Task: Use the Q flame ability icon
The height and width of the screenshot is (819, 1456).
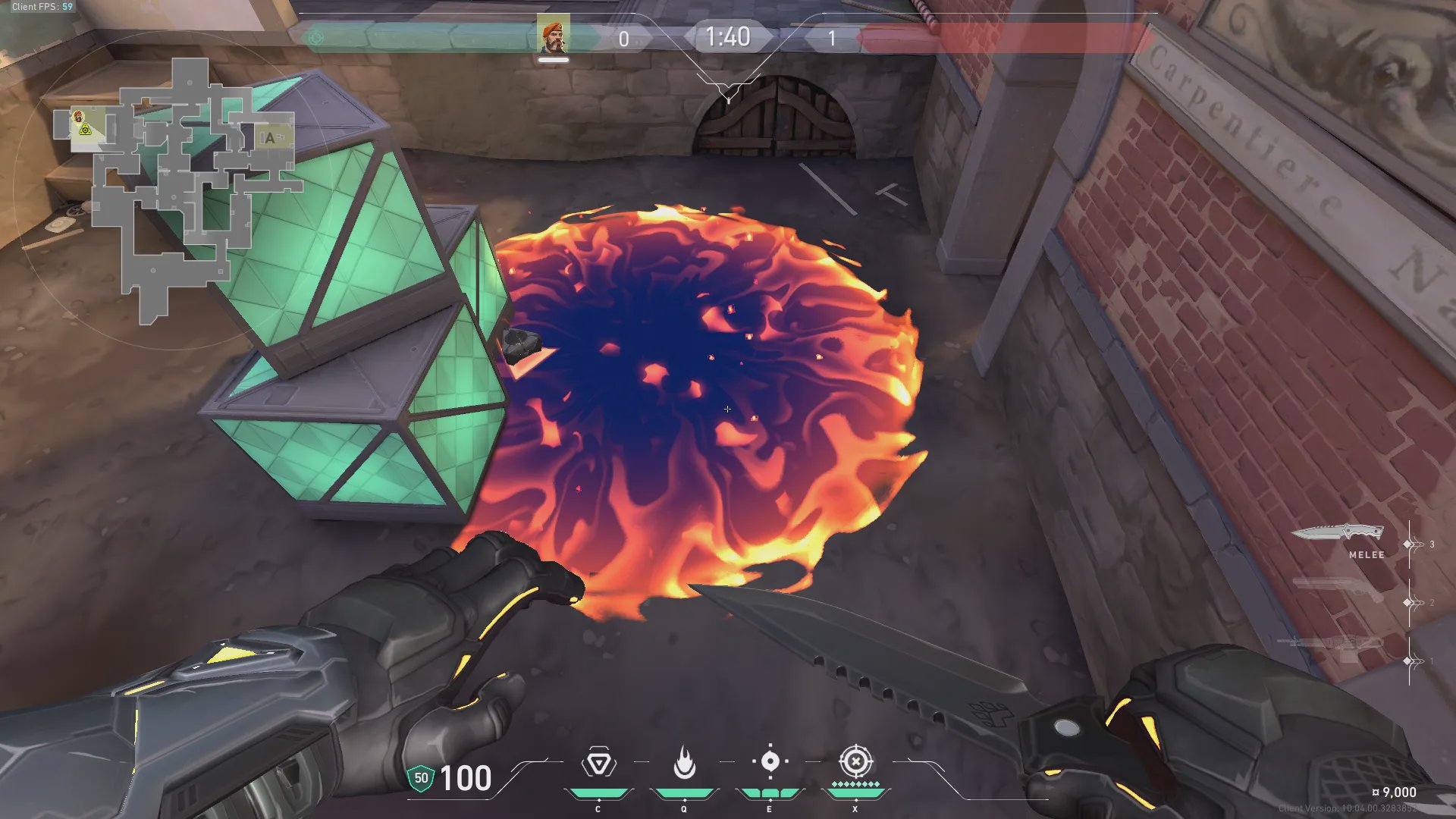Action: click(x=684, y=763)
